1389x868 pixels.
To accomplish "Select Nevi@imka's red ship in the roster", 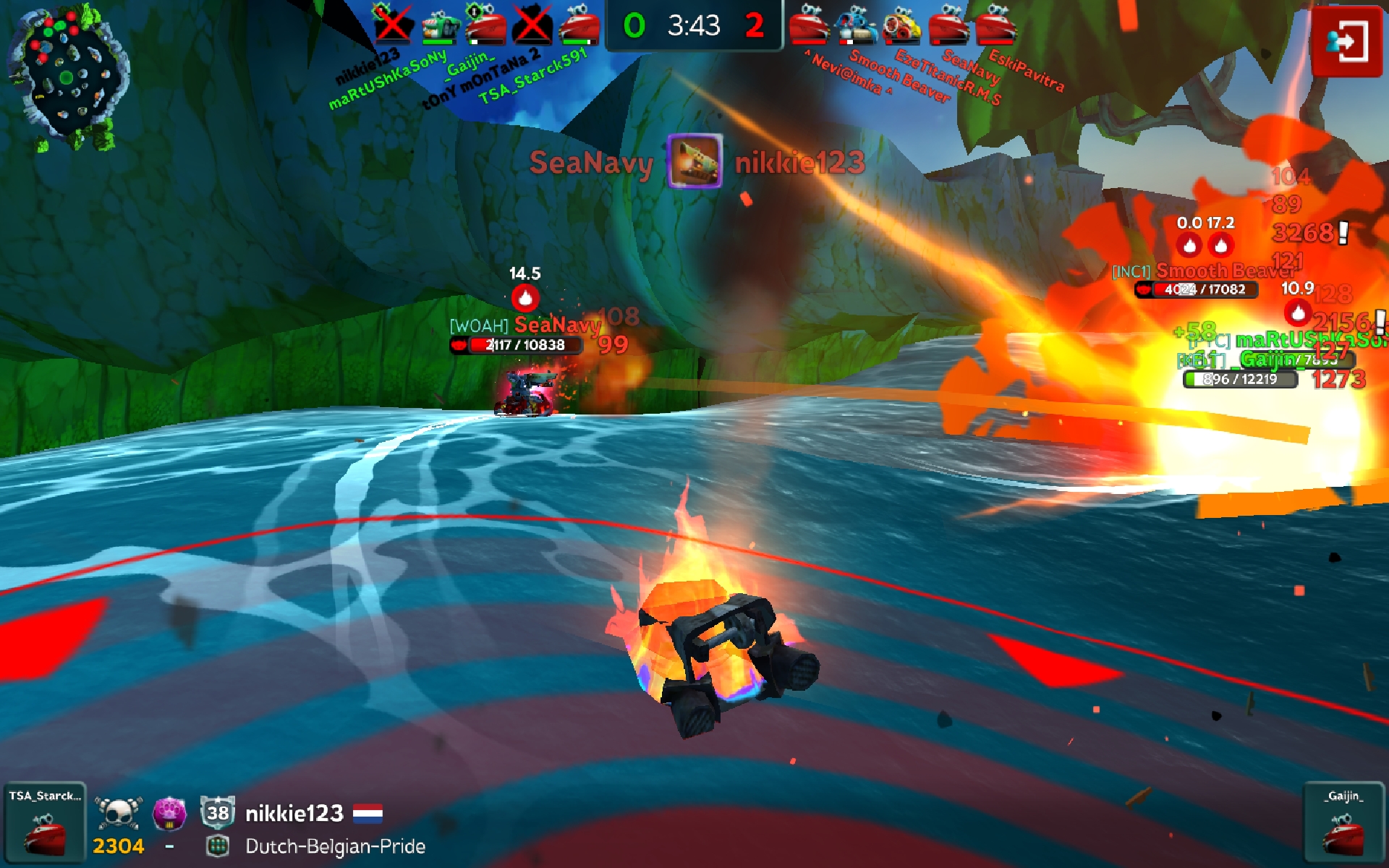I will point(809,25).
